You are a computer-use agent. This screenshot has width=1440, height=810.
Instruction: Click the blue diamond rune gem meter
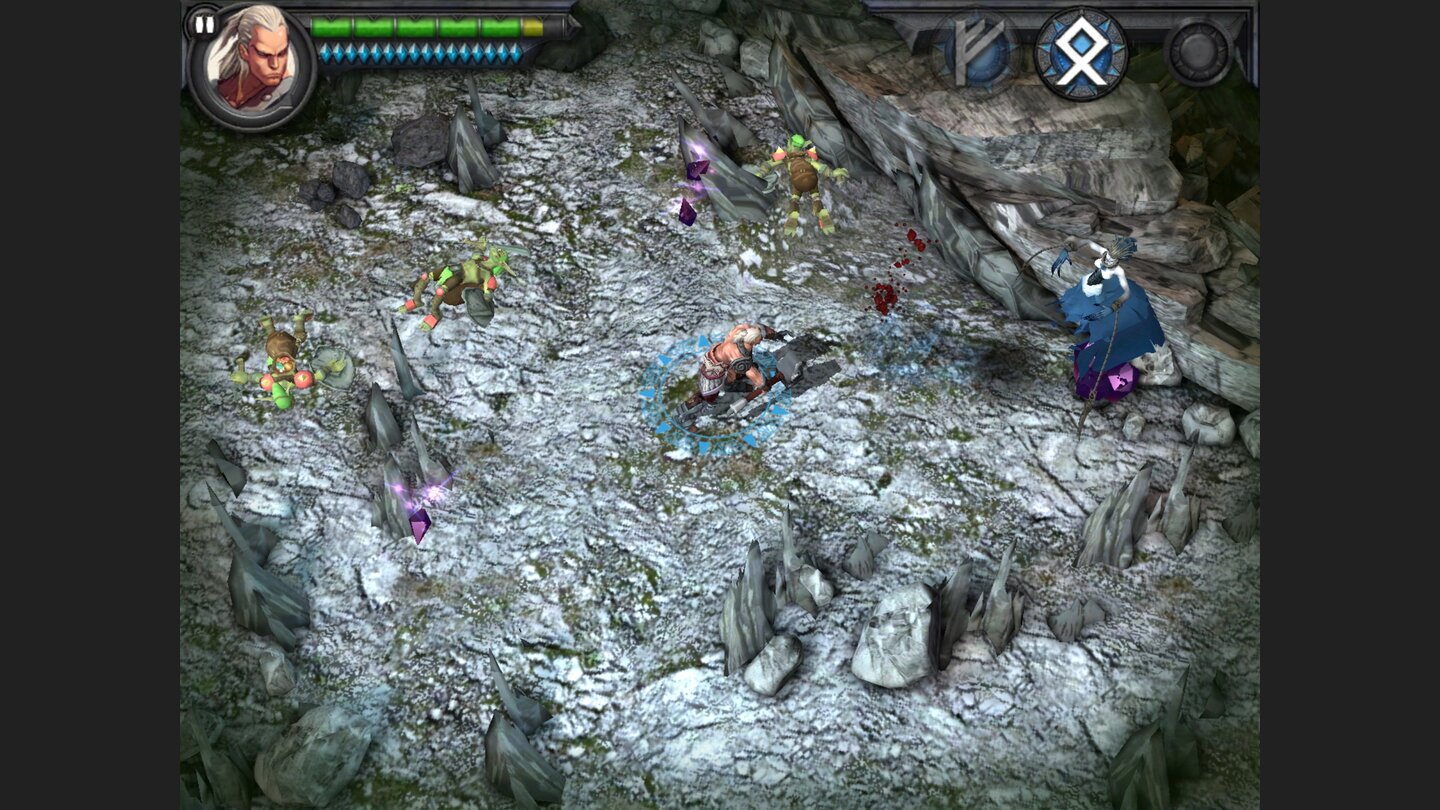point(420,52)
